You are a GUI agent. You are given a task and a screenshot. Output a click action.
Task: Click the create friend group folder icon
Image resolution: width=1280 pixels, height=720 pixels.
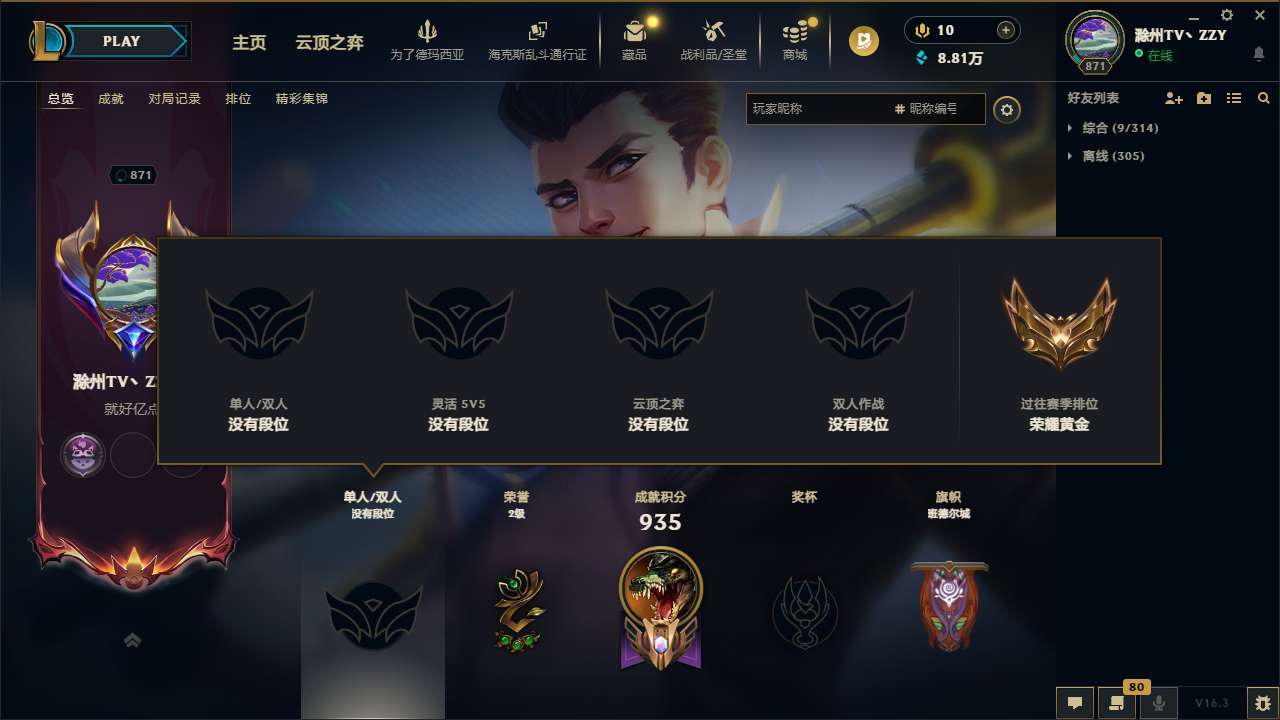1203,98
